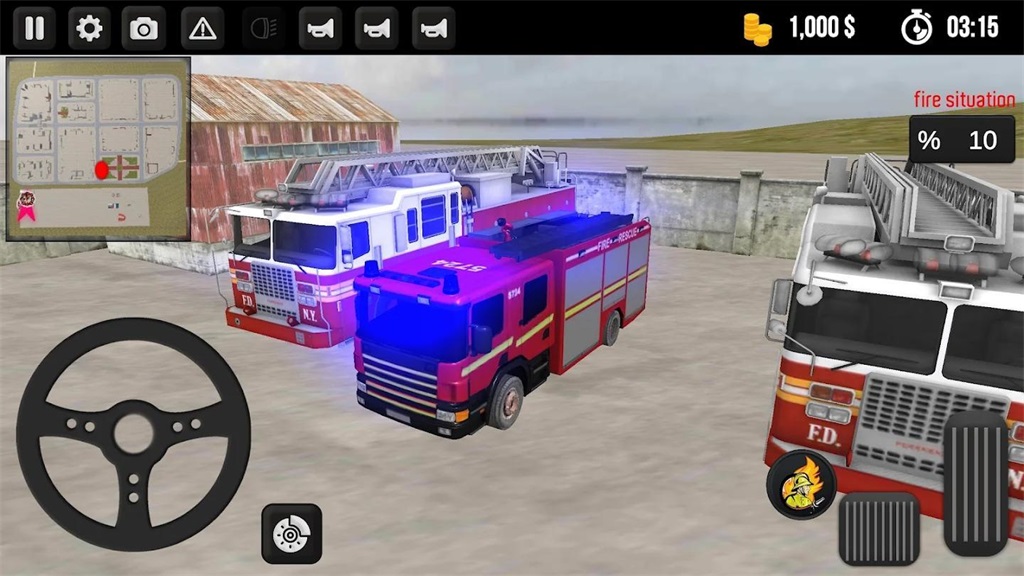
Task: Toggle the hazard warning lights
Action: tap(202, 28)
